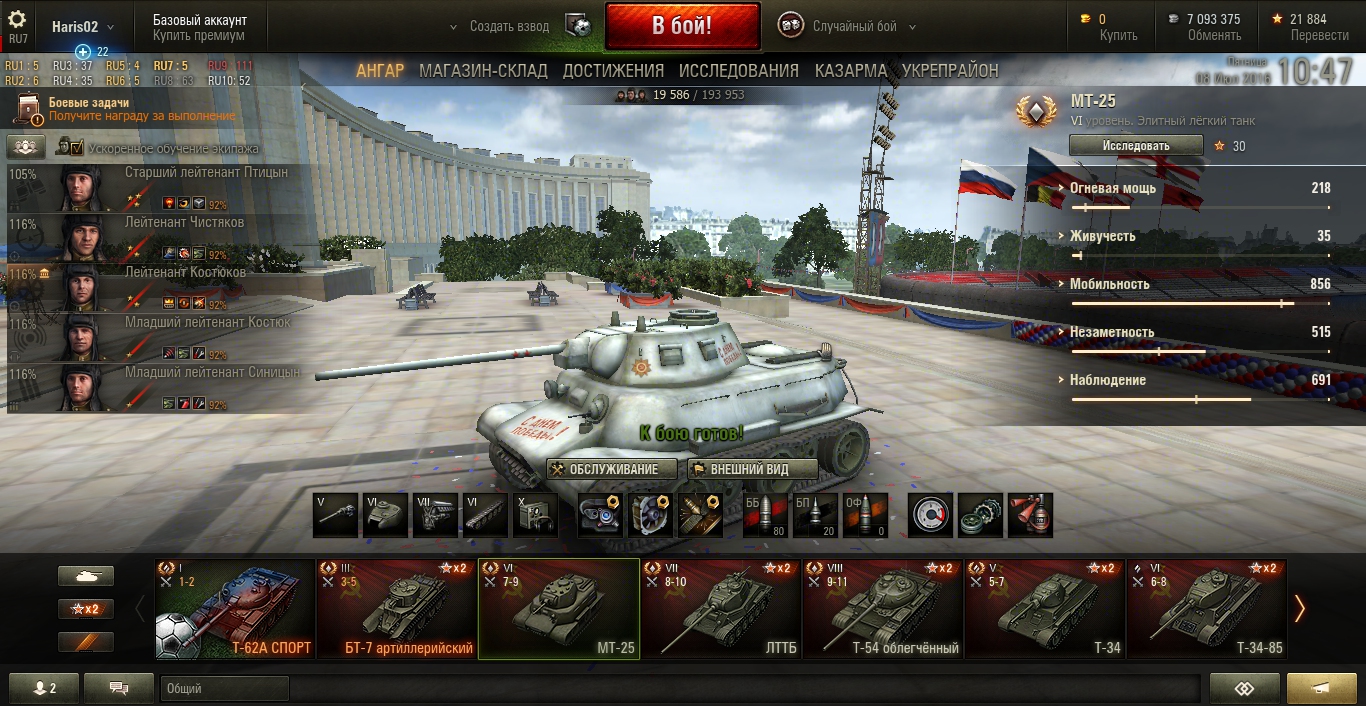Switch to the Магазин-Склад tab
This screenshot has height=706, width=1366.
(483, 71)
